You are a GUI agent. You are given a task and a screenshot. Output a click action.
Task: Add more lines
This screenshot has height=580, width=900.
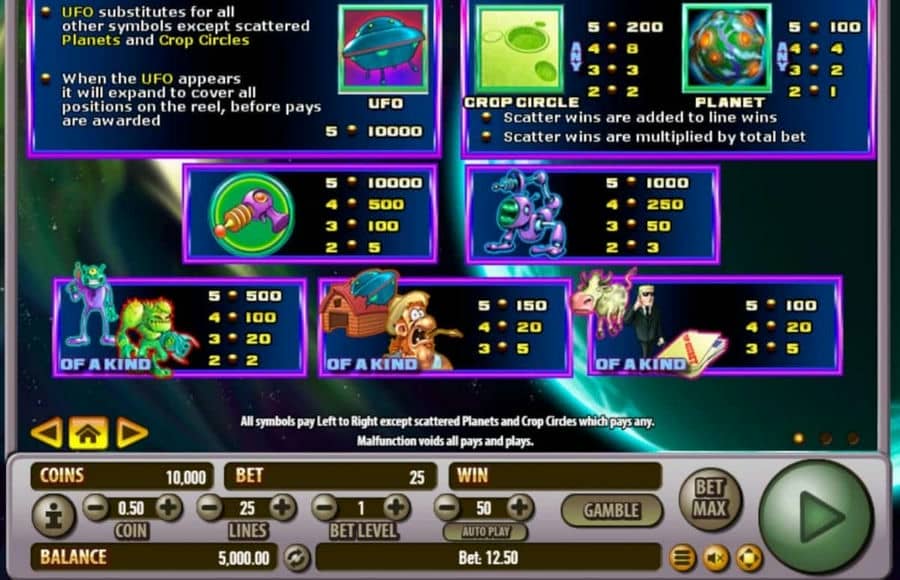click(283, 507)
